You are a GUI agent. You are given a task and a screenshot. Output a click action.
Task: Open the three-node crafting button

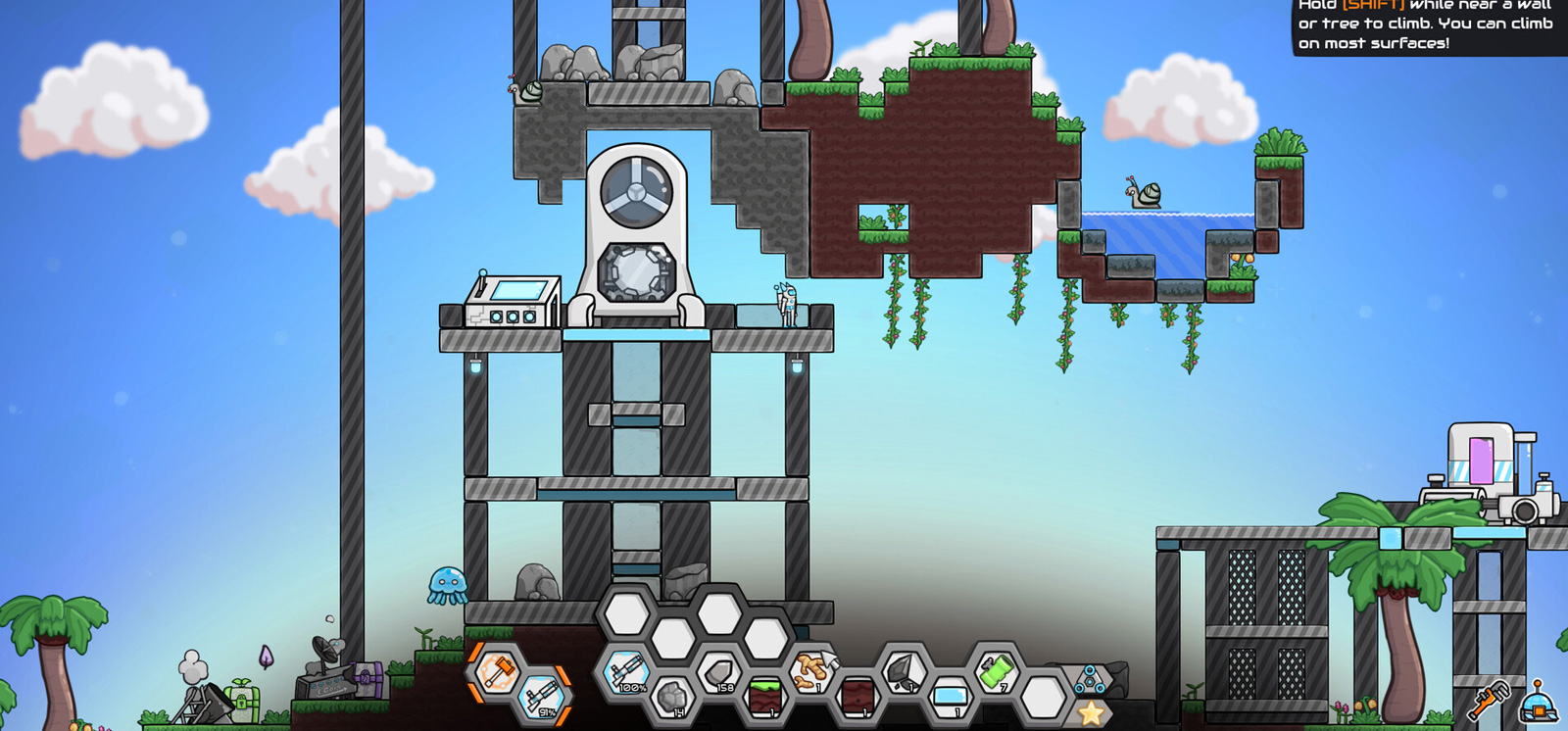1090,678
